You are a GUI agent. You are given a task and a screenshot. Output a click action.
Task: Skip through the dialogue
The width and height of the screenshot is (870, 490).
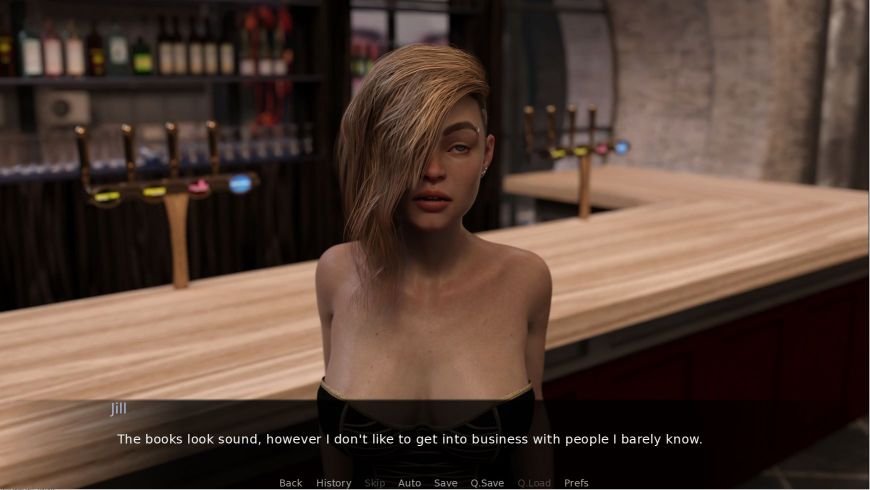click(374, 483)
